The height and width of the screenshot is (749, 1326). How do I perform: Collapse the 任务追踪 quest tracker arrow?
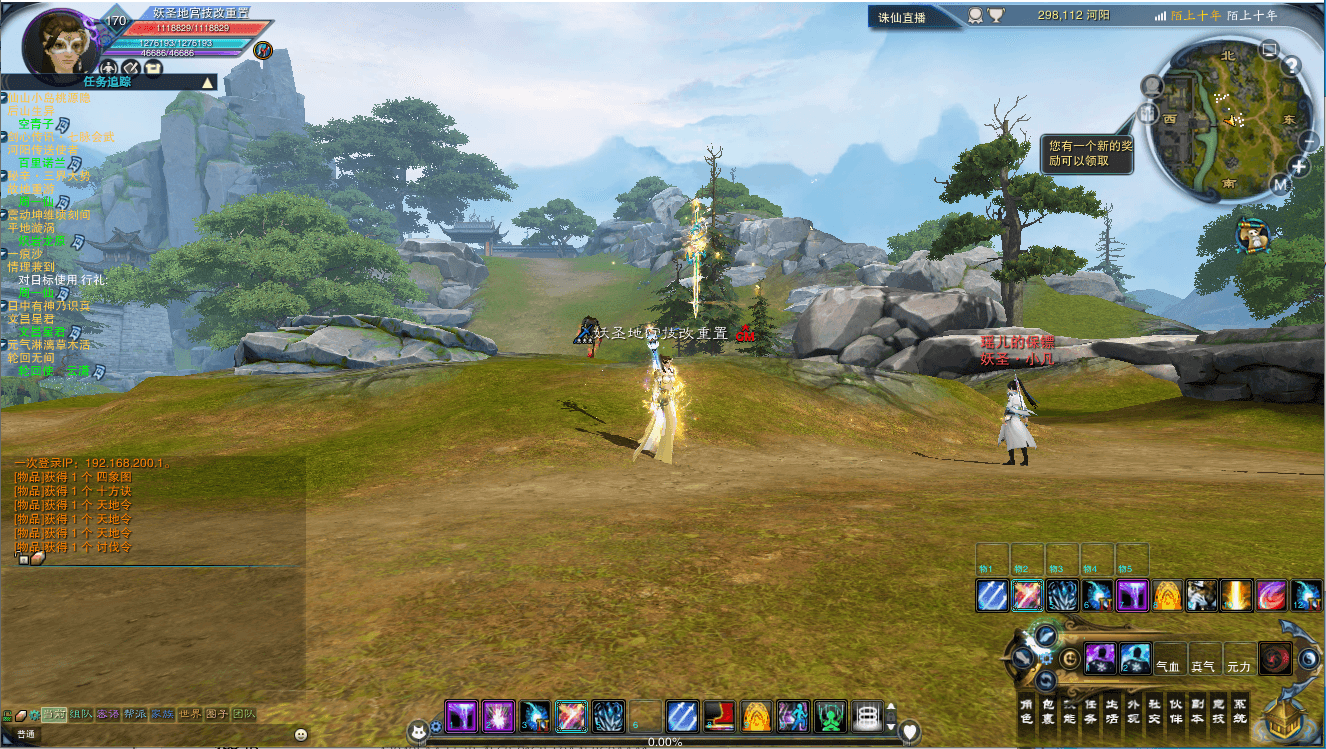click(x=208, y=82)
